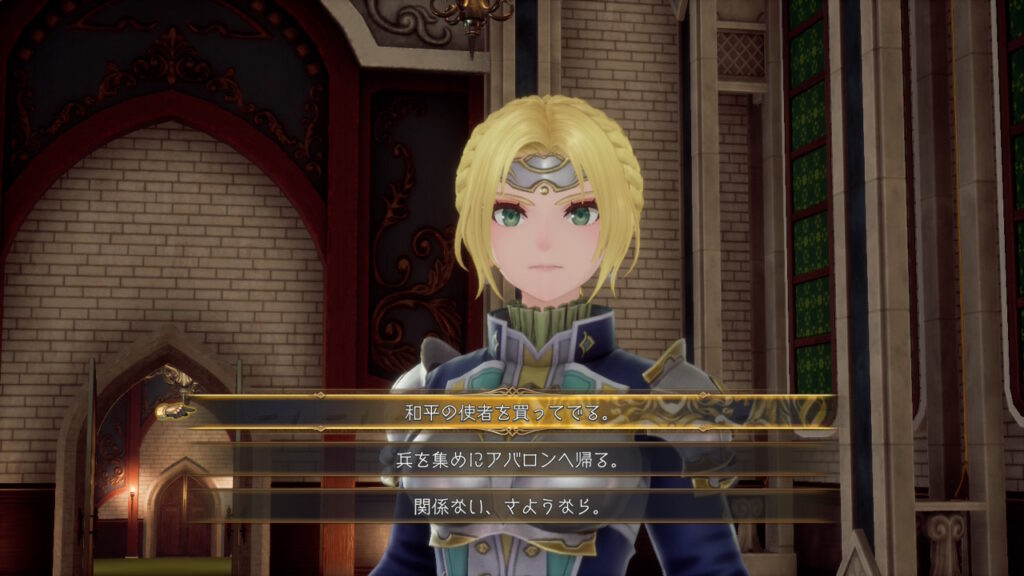
Task: Select the option 兵を集めにアバロンへ帰る。
Action: [x=511, y=458]
